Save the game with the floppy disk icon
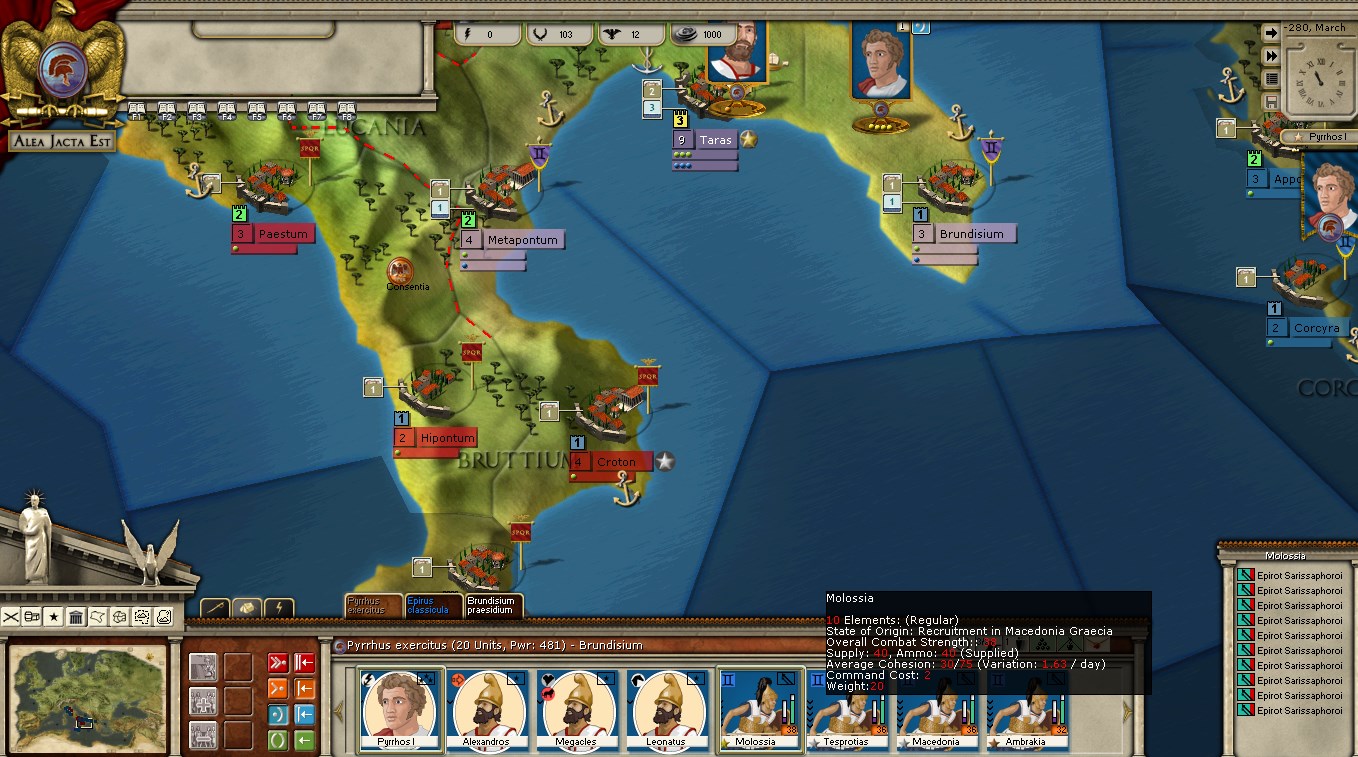 [x=1271, y=102]
